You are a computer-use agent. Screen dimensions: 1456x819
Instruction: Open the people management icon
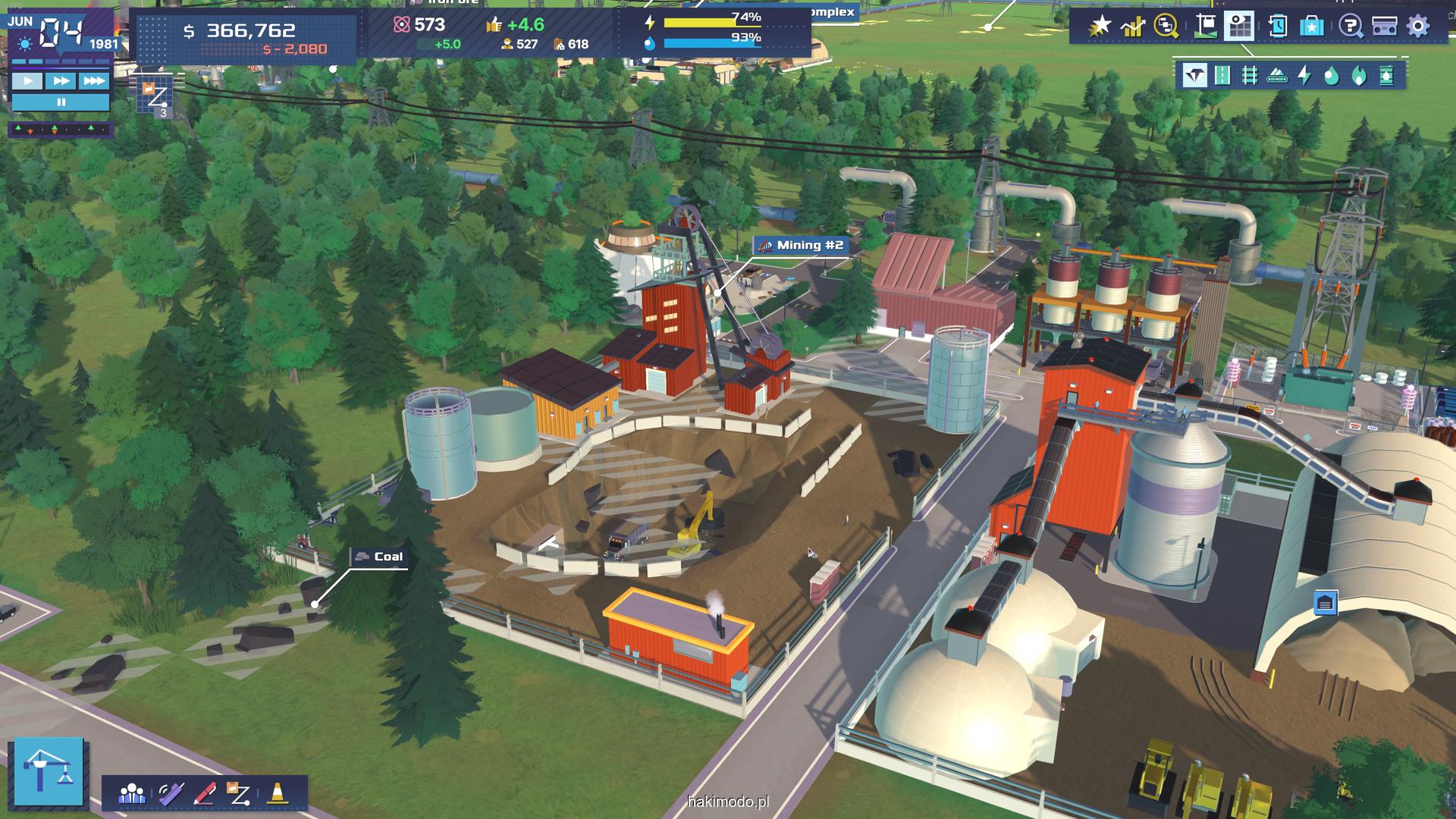coord(132,794)
